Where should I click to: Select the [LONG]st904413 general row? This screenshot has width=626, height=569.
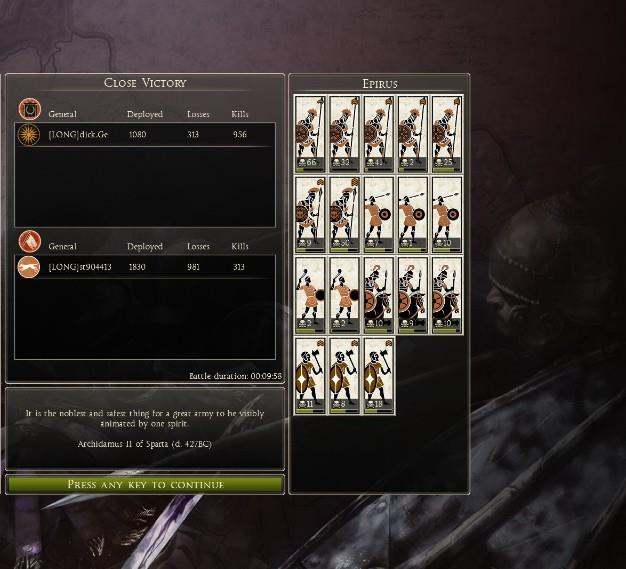[145, 267]
